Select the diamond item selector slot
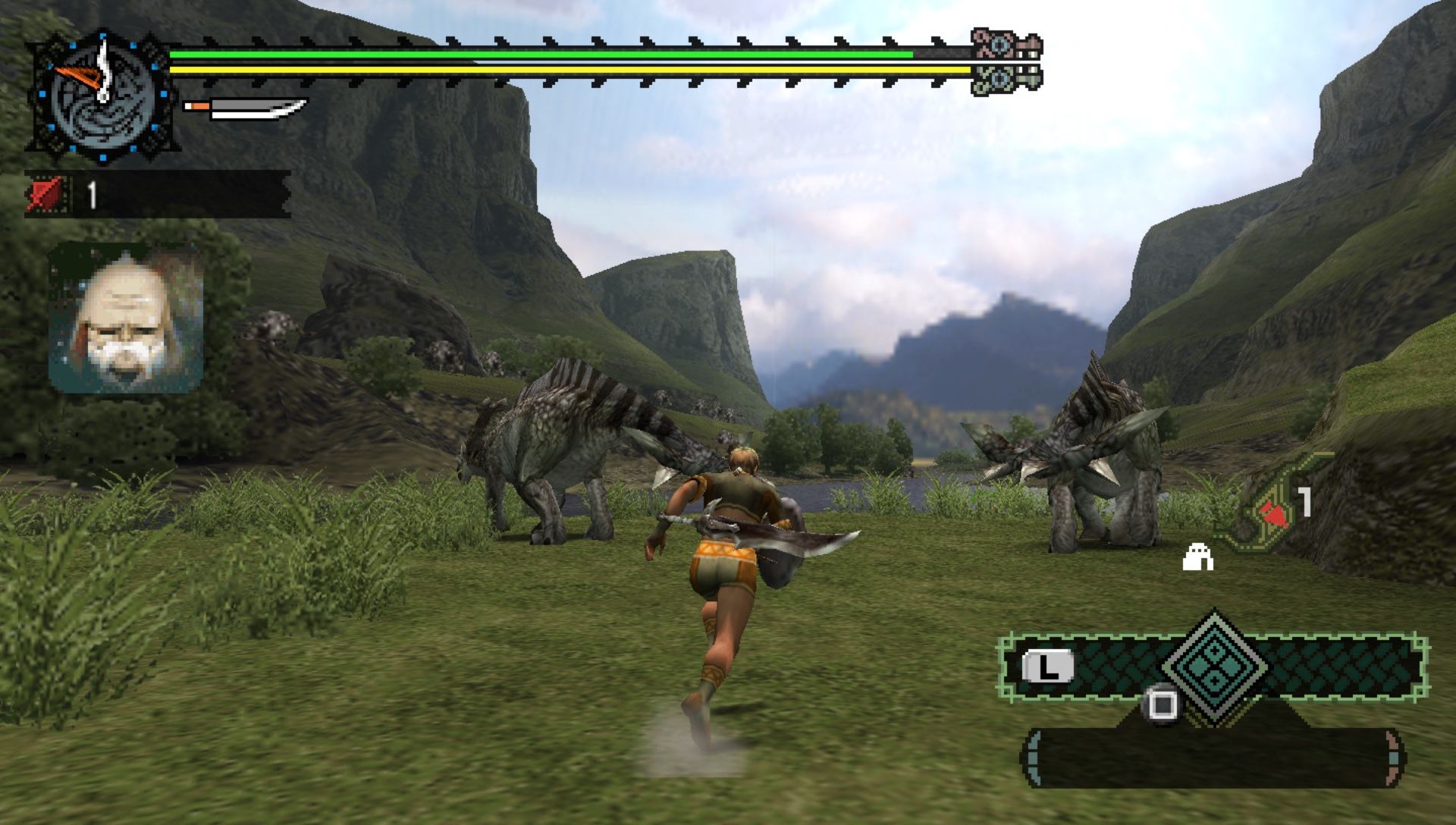 click(x=1214, y=667)
